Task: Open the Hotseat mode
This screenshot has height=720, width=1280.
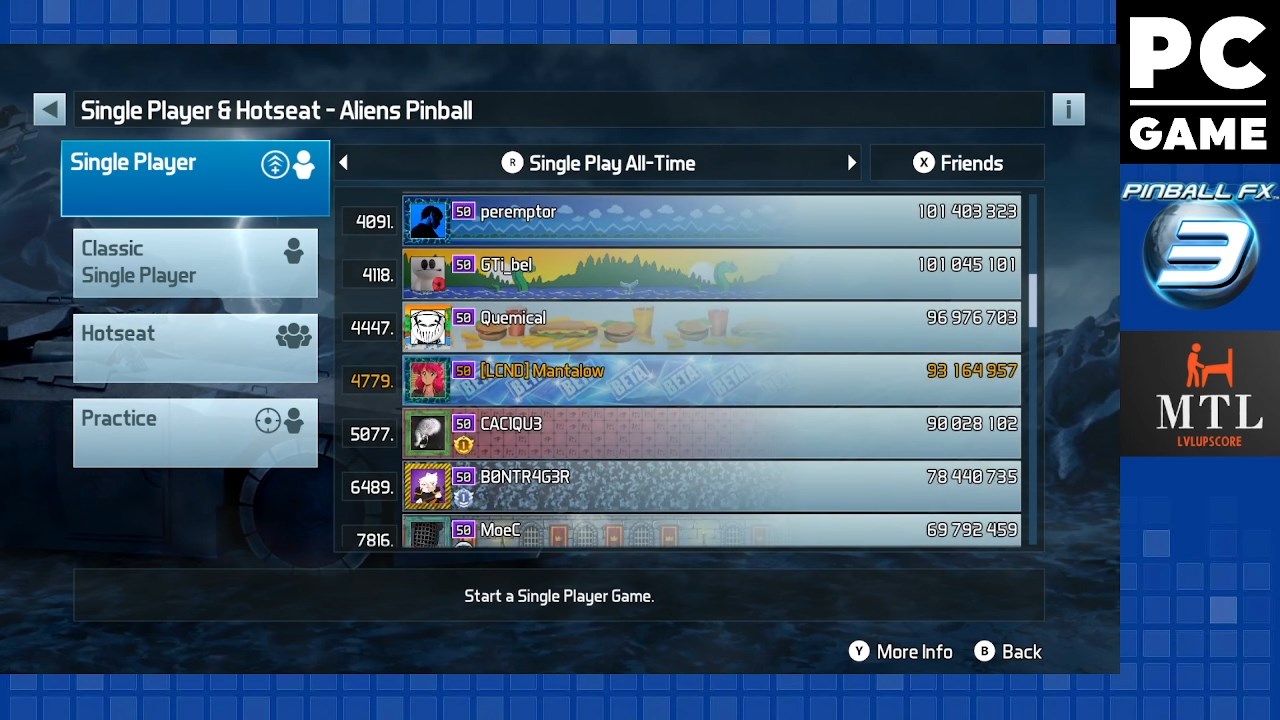Action: point(195,347)
